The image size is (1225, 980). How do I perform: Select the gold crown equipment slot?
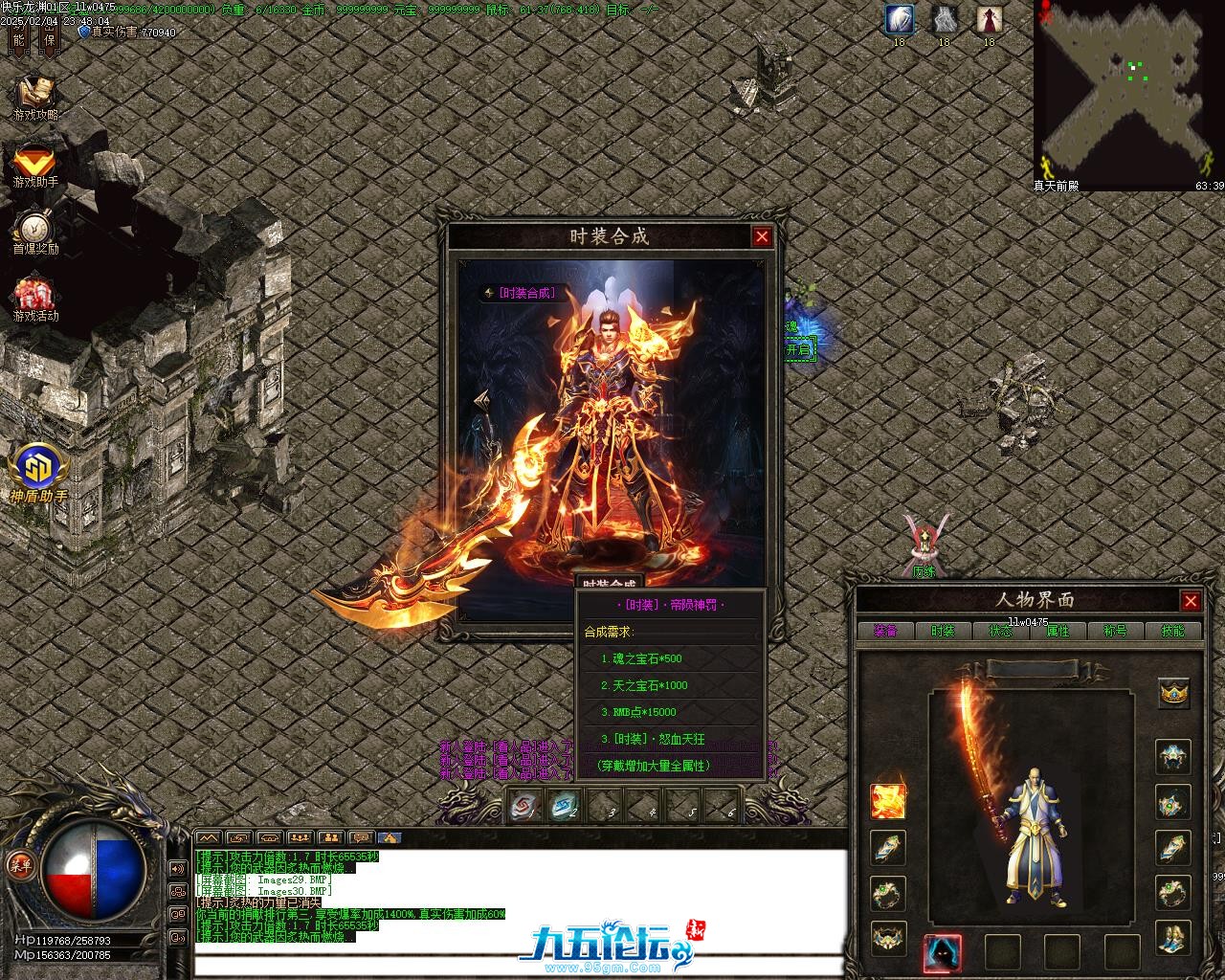(x=1173, y=692)
